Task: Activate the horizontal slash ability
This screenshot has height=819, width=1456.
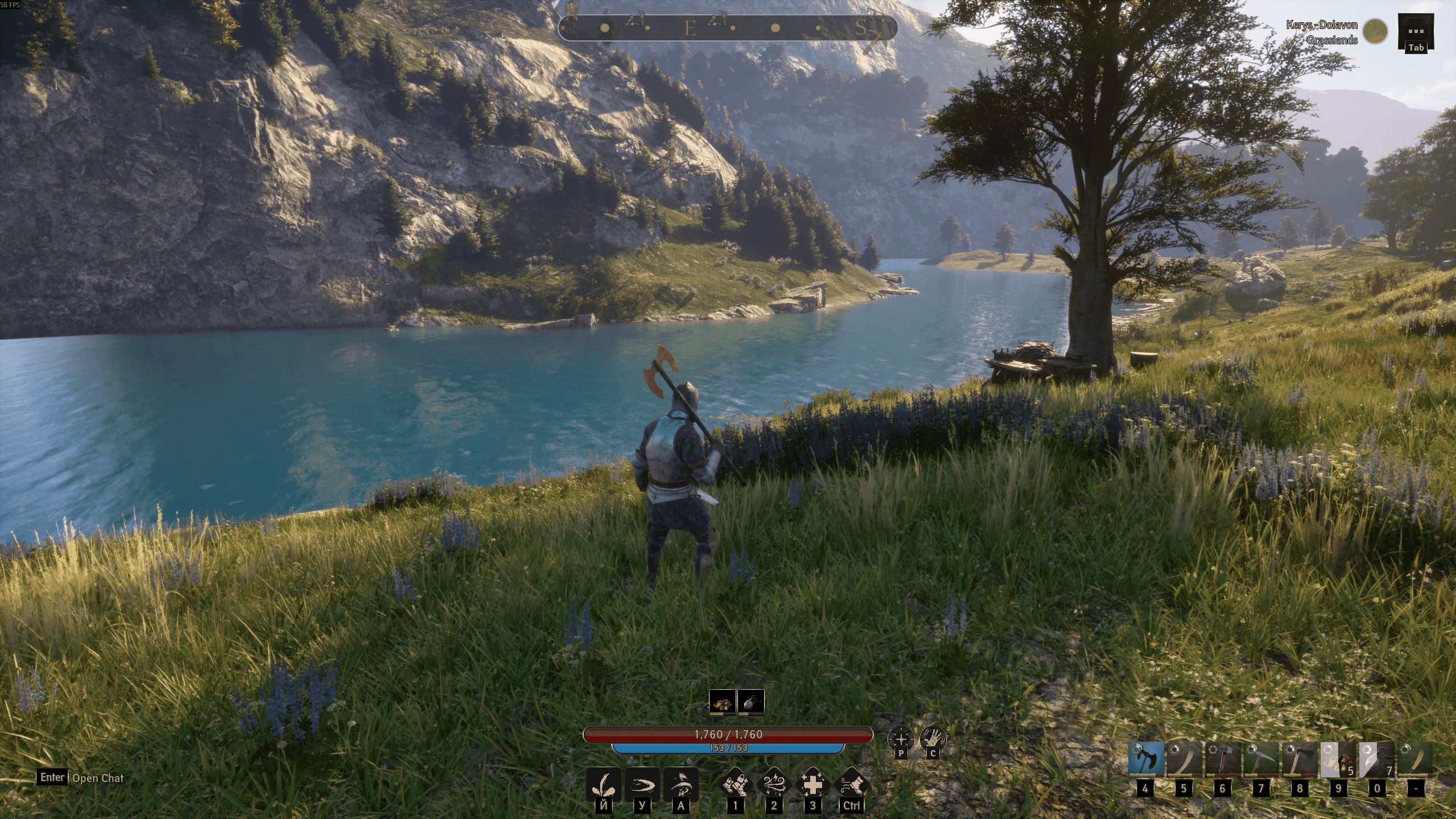Action: [642, 786]
